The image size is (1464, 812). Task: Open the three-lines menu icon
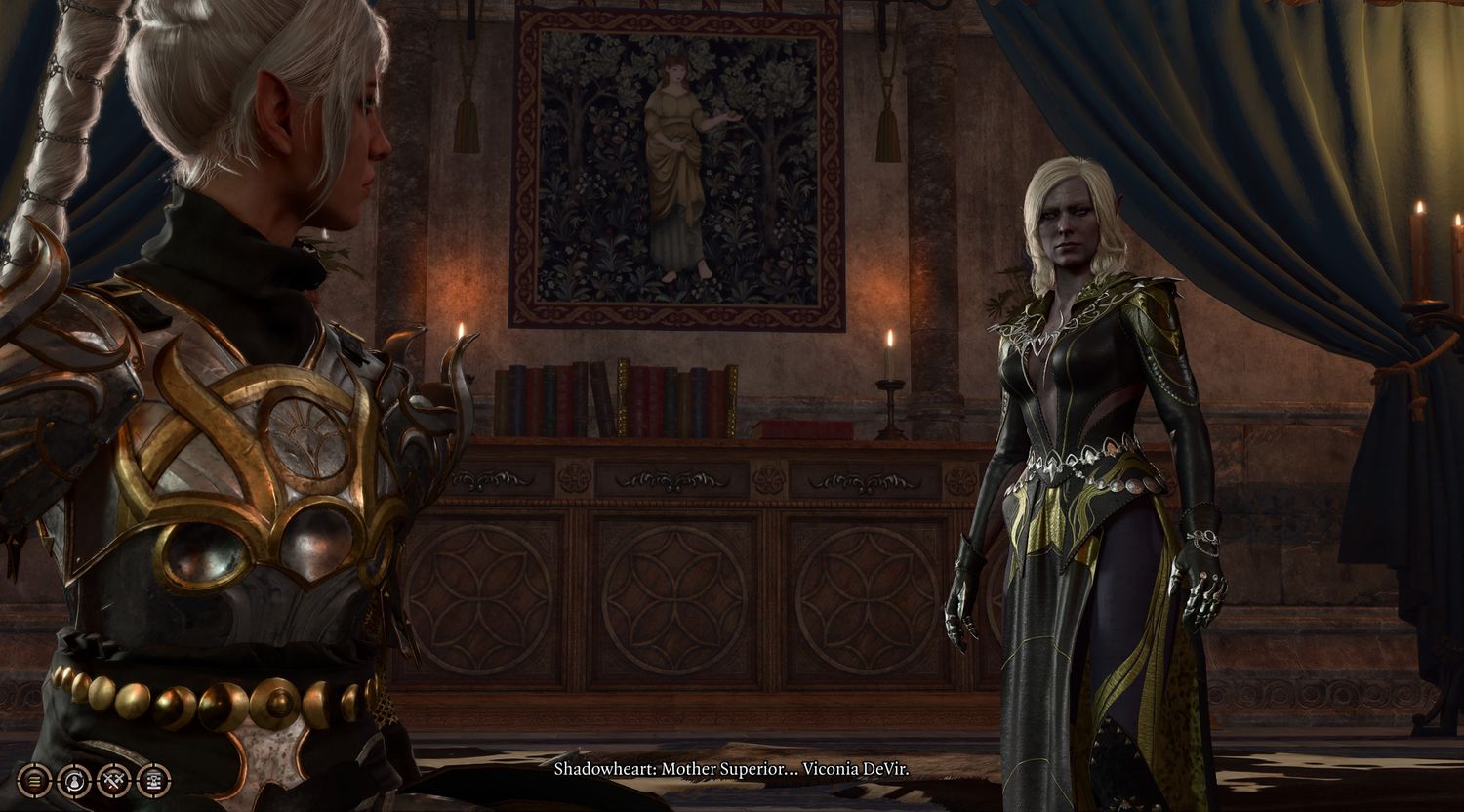point(34,780)
